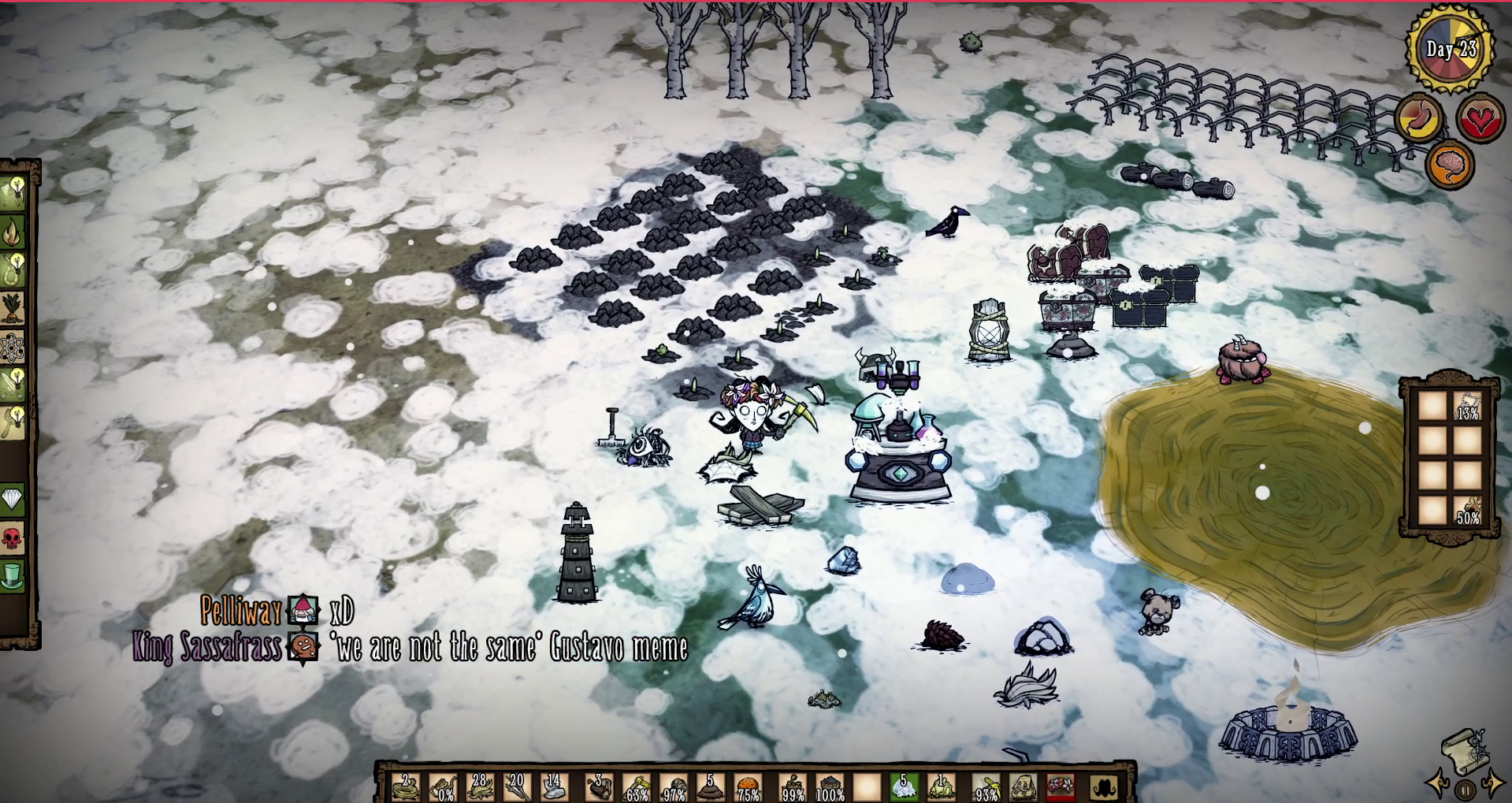Image resolution: width=1512 pixels, height=803 pixels.
Task: Select the ice stack in green slot
Action: click(904, 786)
